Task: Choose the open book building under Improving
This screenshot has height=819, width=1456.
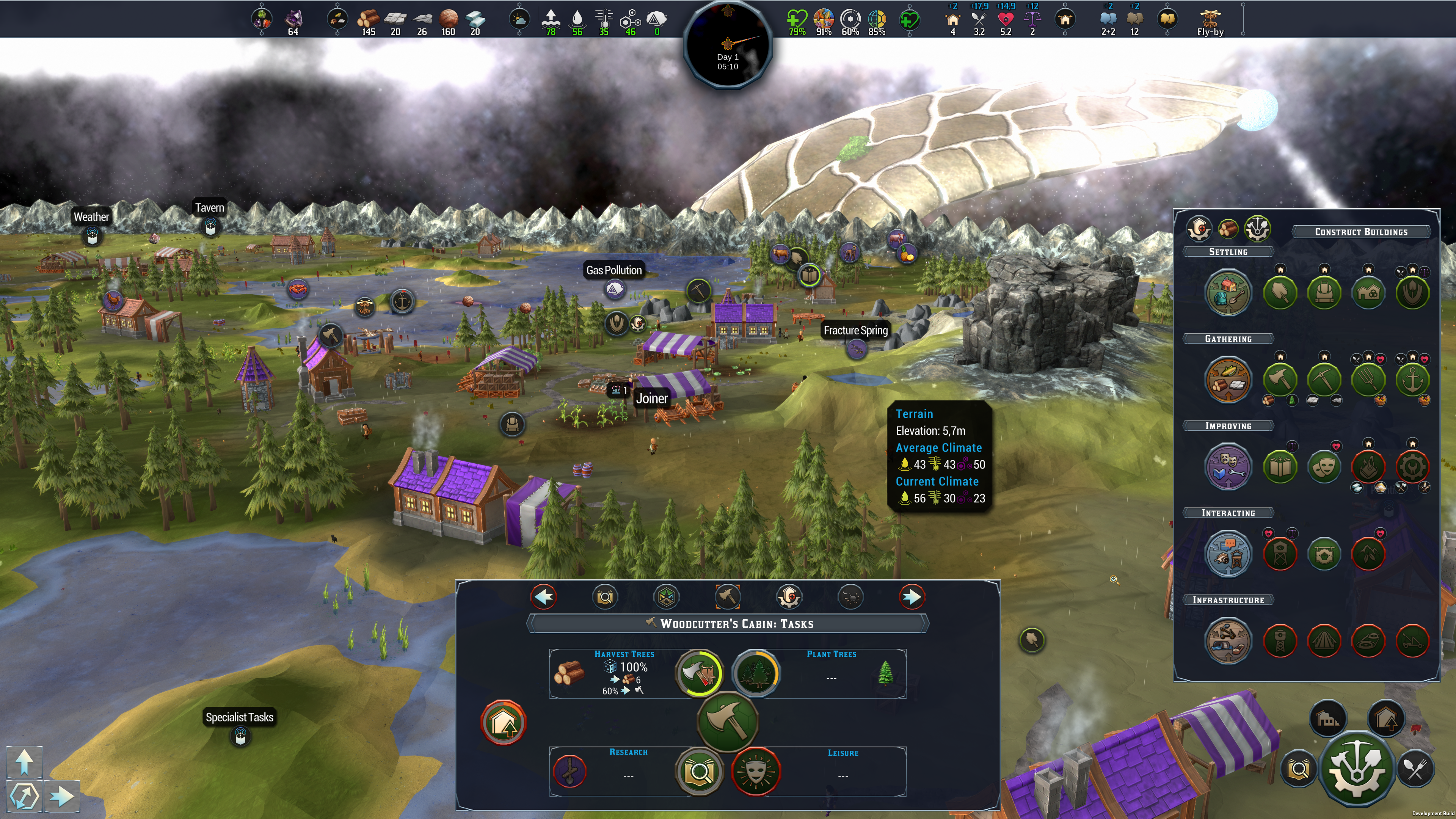Action: point(1280,466)
